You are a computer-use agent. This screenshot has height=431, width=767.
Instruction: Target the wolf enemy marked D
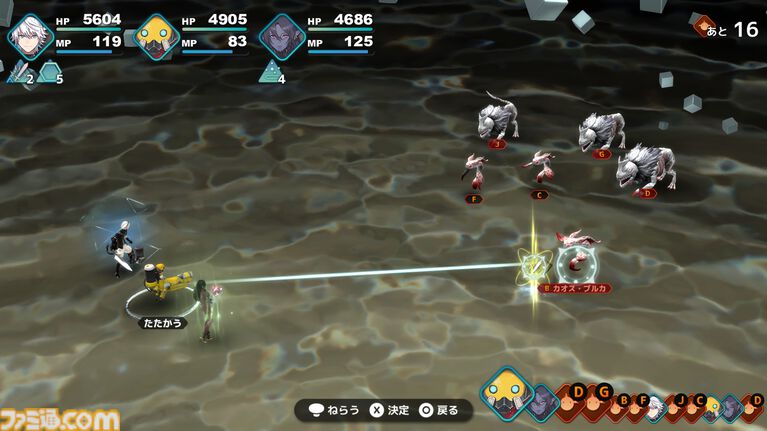click(646, 166)
